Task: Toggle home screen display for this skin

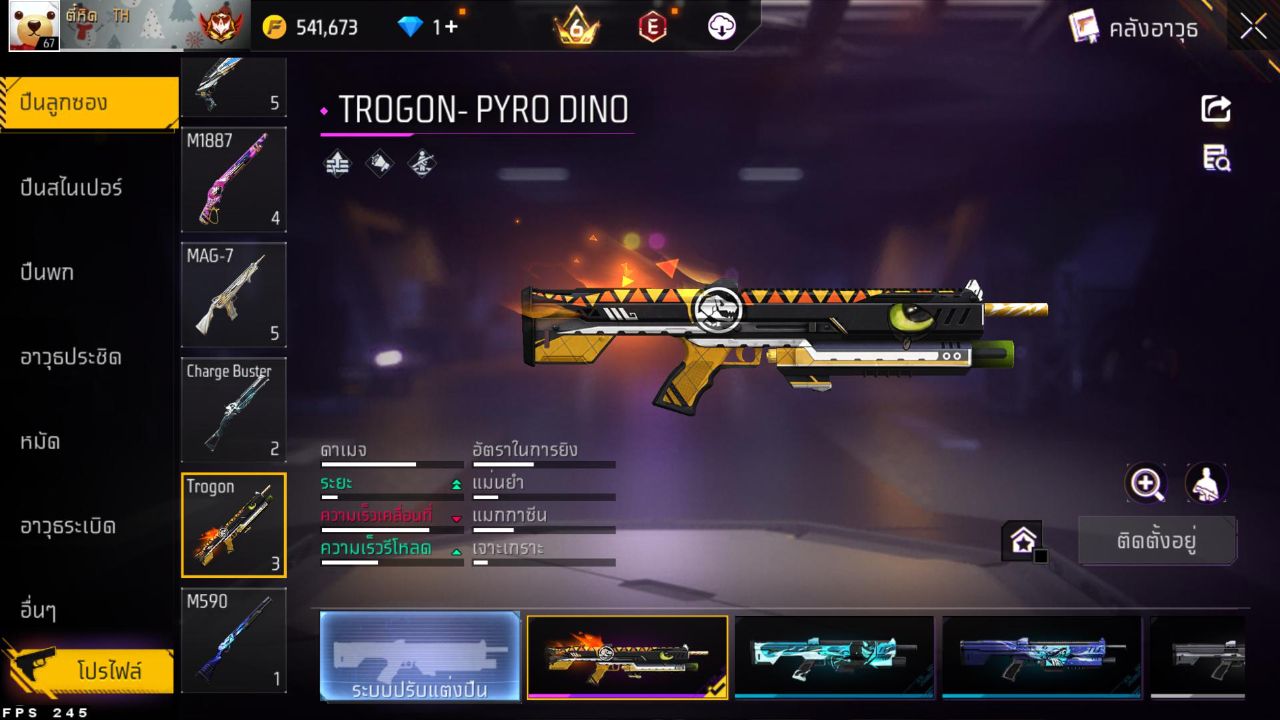Action: [x=1022, y=539]
